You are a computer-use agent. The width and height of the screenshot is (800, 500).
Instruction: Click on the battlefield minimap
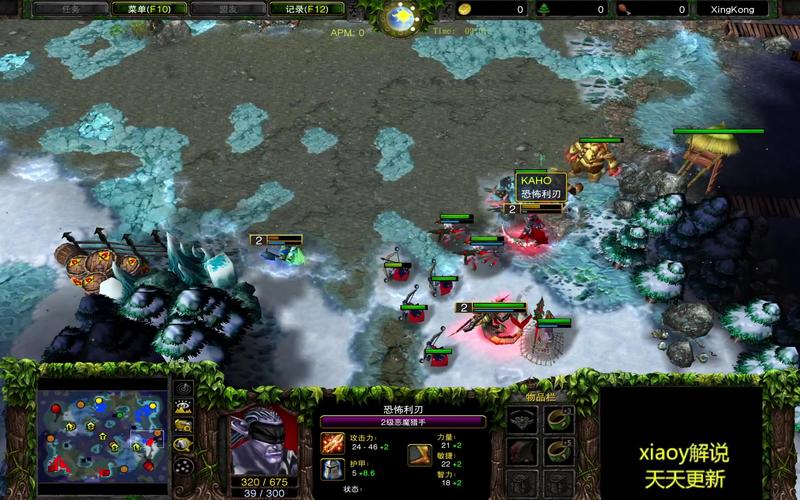(102, 432)
